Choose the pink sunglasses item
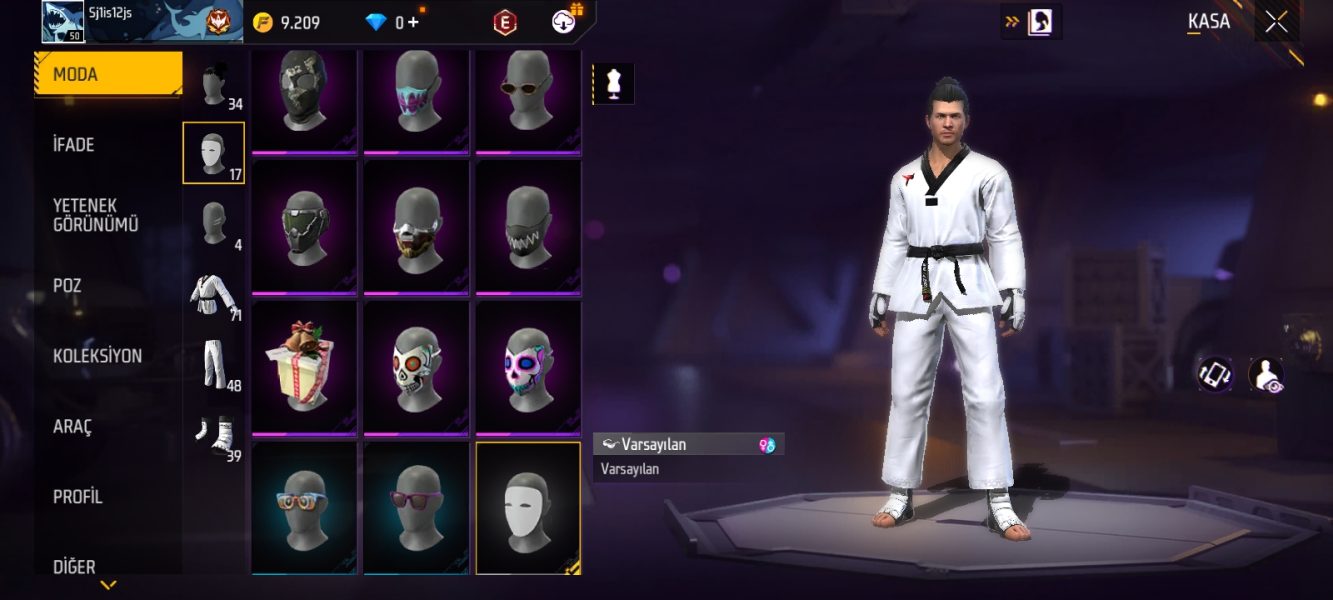Viewport: 1333px width, 600px height. (416, 507)
